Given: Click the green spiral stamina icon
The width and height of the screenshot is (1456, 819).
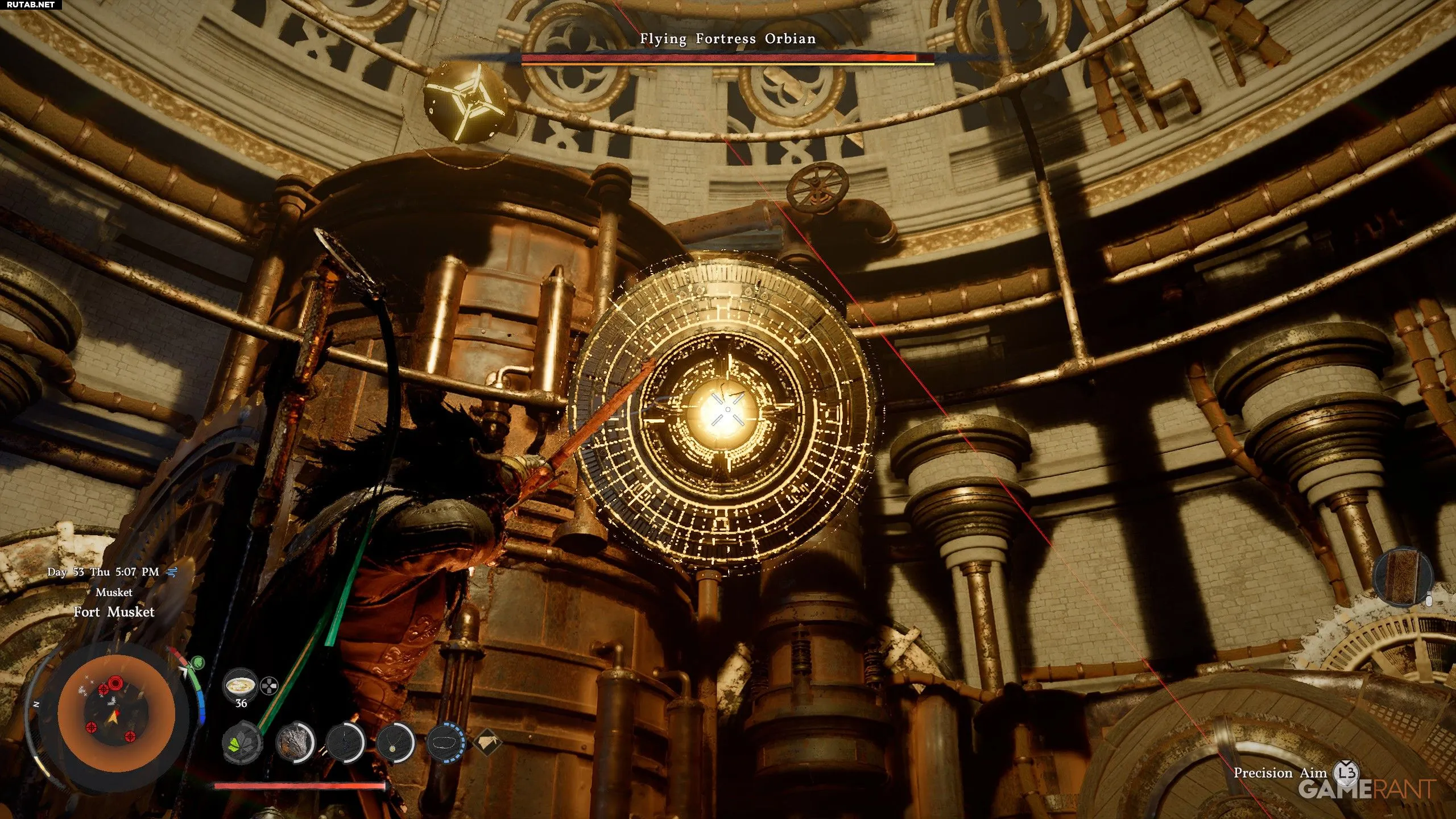Looking at the screenshot, I should click(197, 662).
